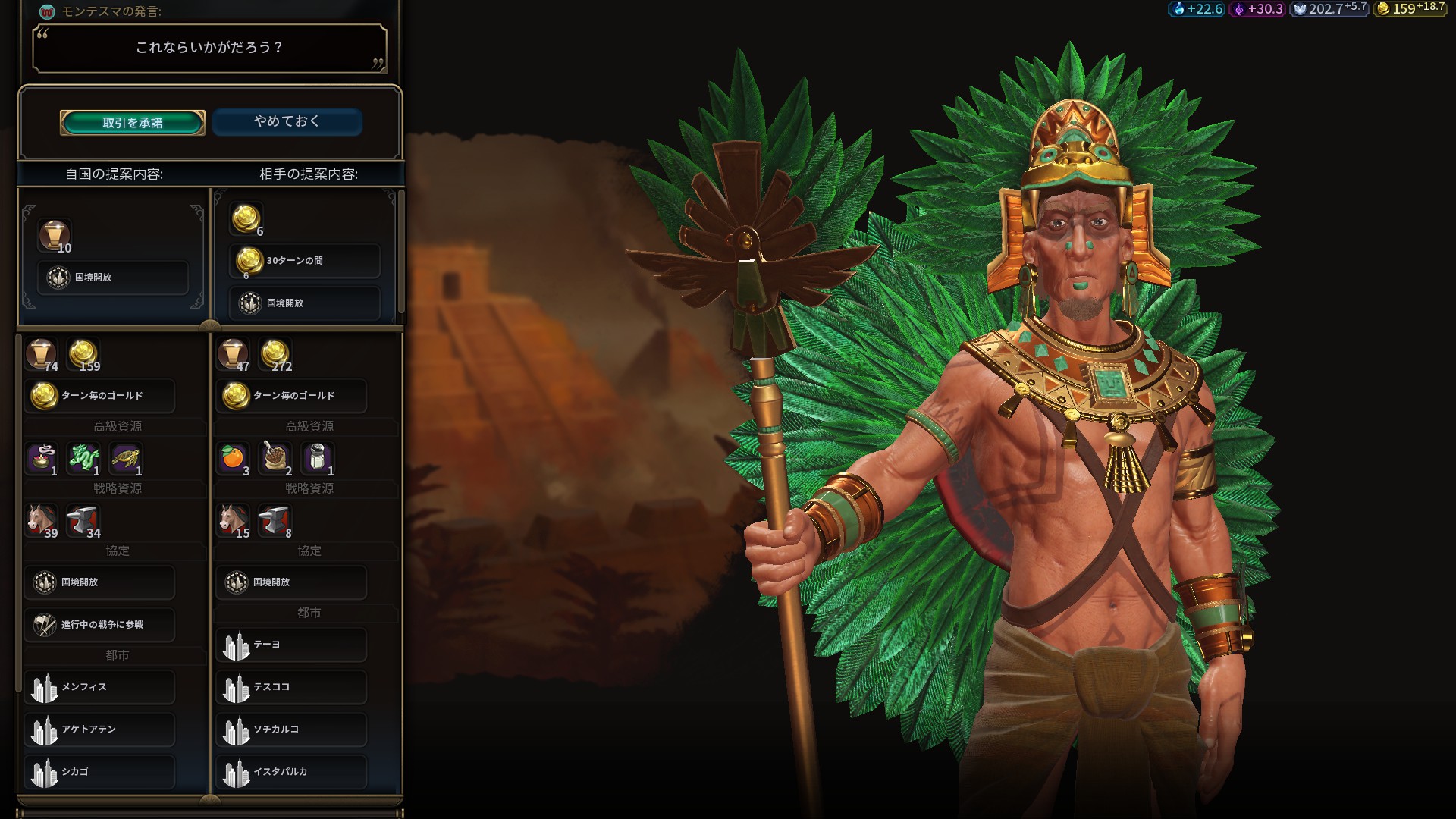Request the city テスココ

(x=291, y=687)
